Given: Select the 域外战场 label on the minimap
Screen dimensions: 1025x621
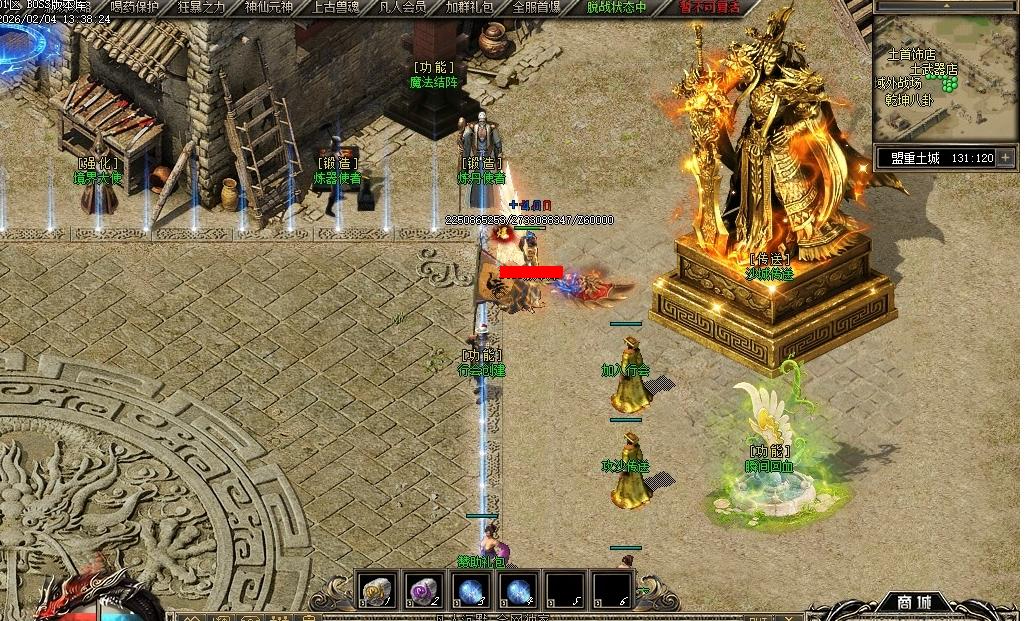Looking at the screenshot, I should 898,84.
